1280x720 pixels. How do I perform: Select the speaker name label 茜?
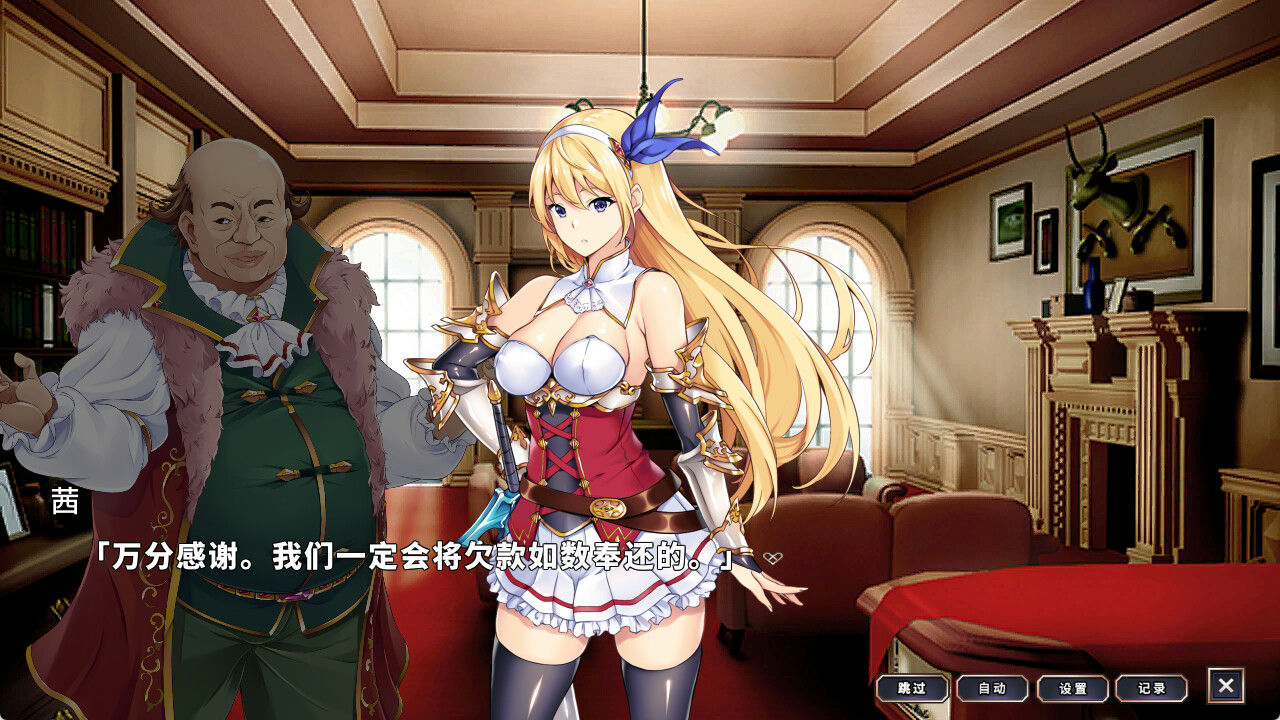click(64, 500)
